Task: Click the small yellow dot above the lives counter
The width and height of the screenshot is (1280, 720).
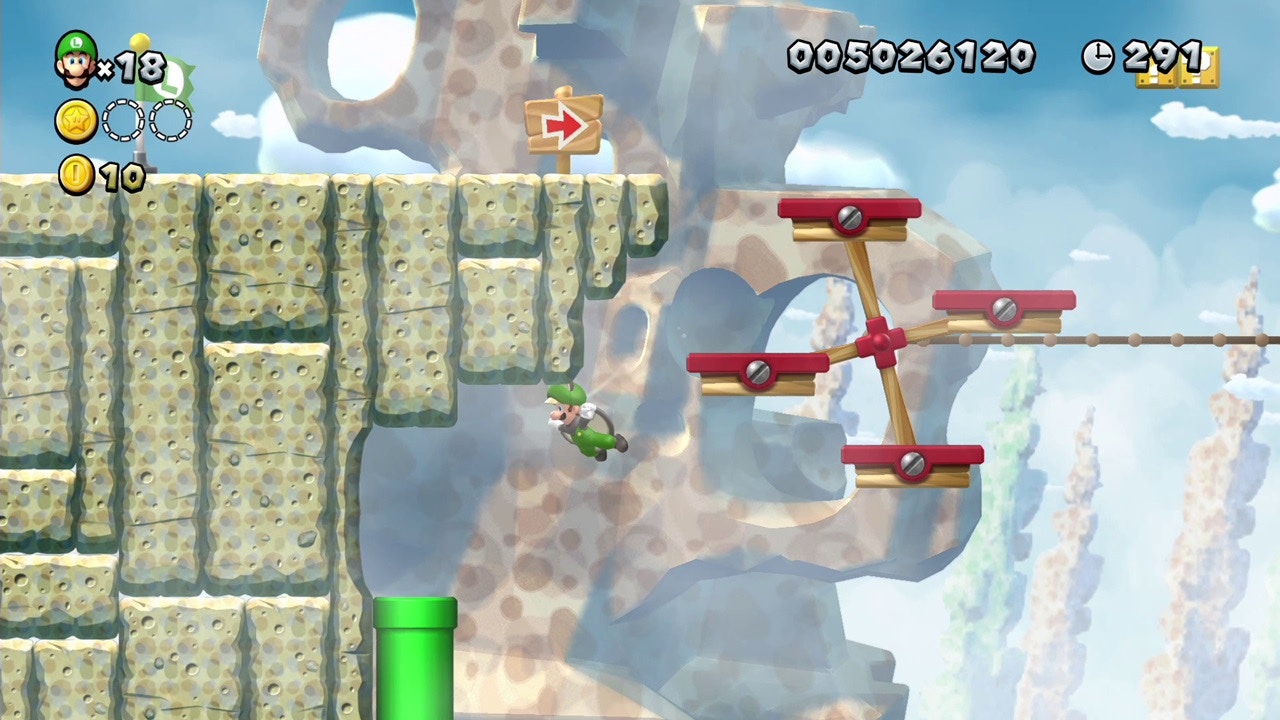Action: click(137, 42)
